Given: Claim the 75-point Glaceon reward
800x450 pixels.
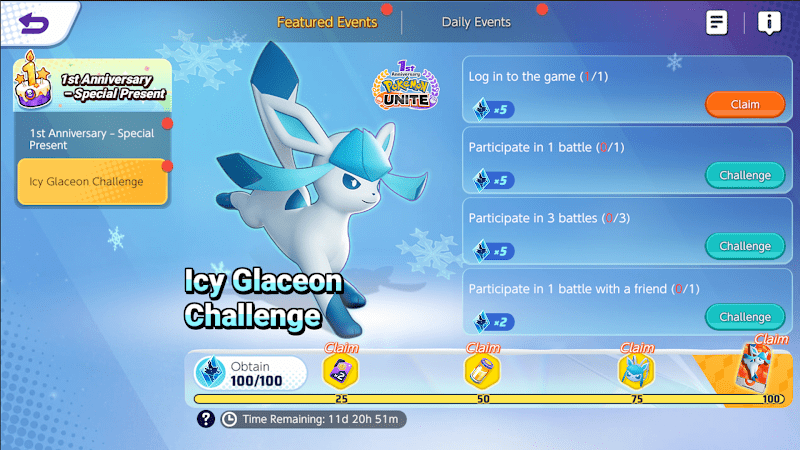Looking at the screenshot, I should tap(636, 371).
